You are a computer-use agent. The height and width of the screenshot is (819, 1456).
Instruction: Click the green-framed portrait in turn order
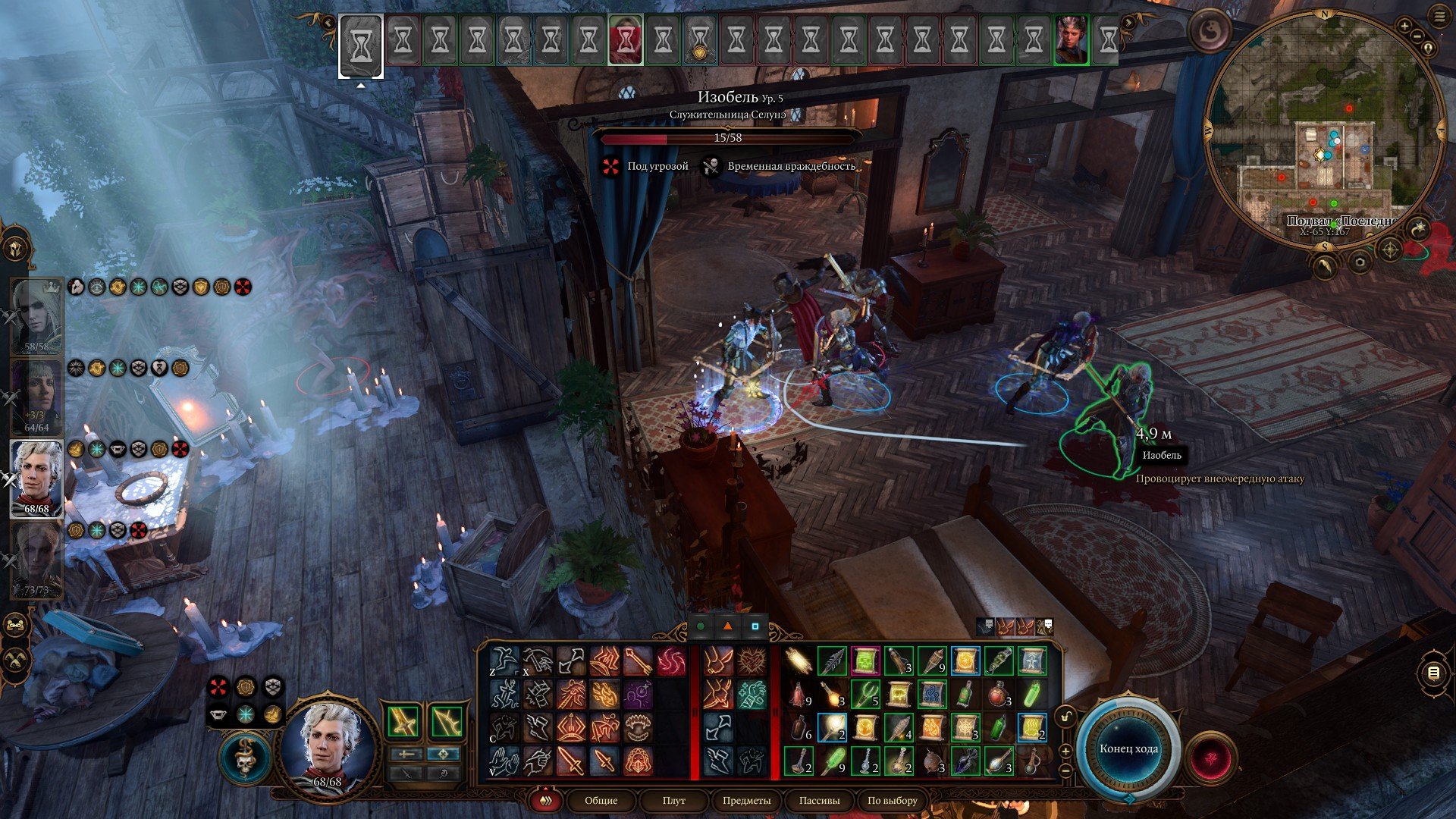tap(1071, 39)
